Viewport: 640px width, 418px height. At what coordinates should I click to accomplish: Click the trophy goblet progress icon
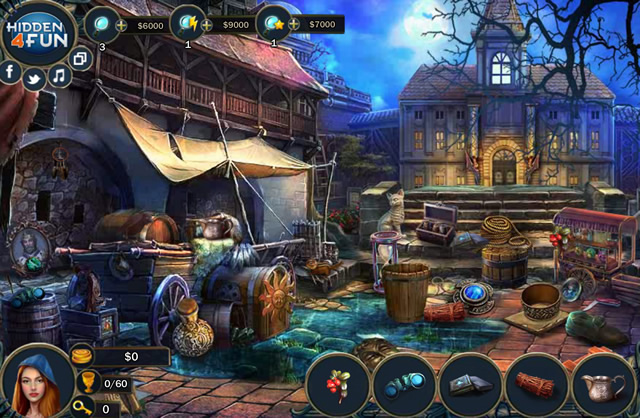click(x=87, y=382)
